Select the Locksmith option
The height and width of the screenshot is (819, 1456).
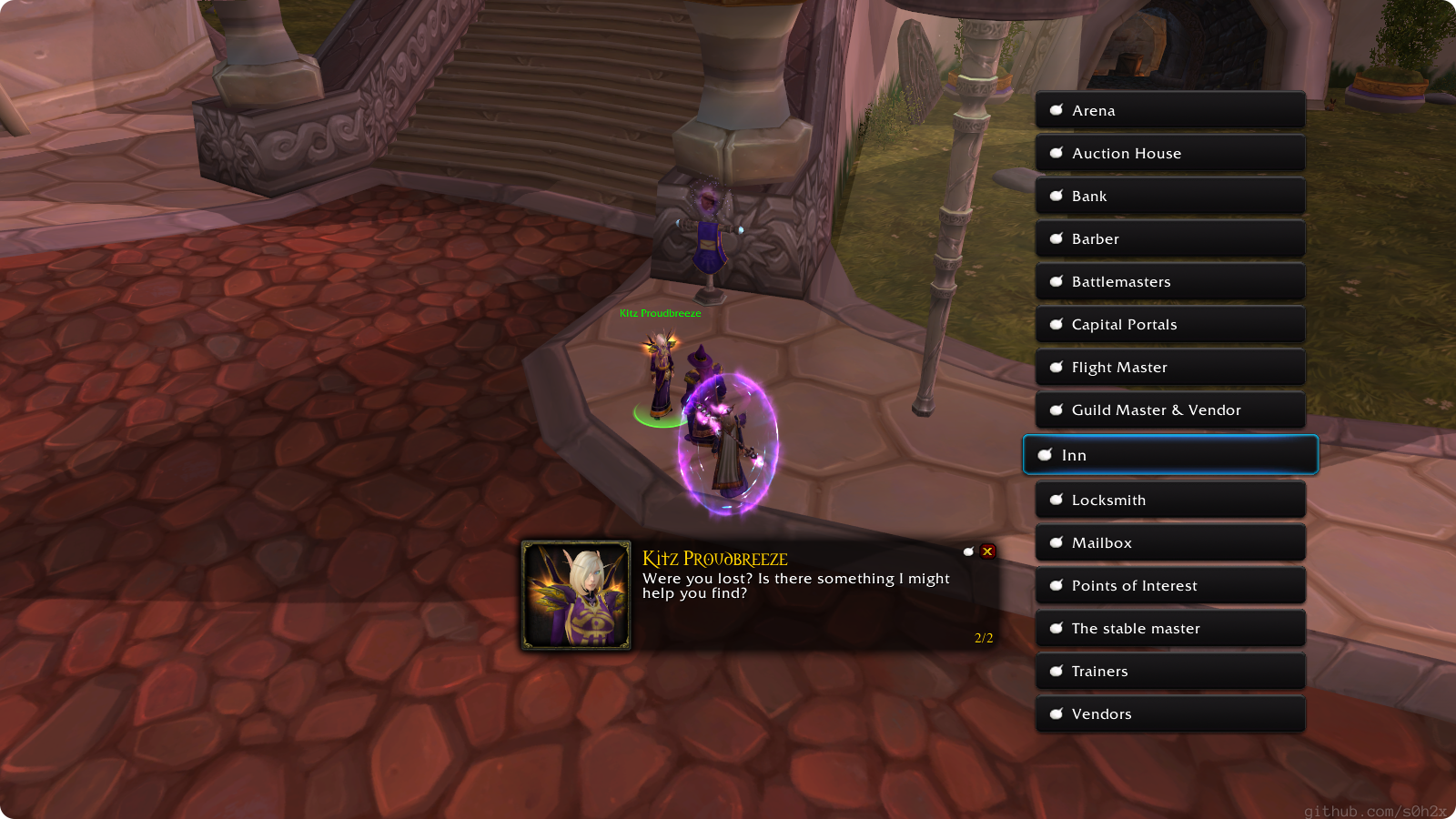(x=1169, y=500)
